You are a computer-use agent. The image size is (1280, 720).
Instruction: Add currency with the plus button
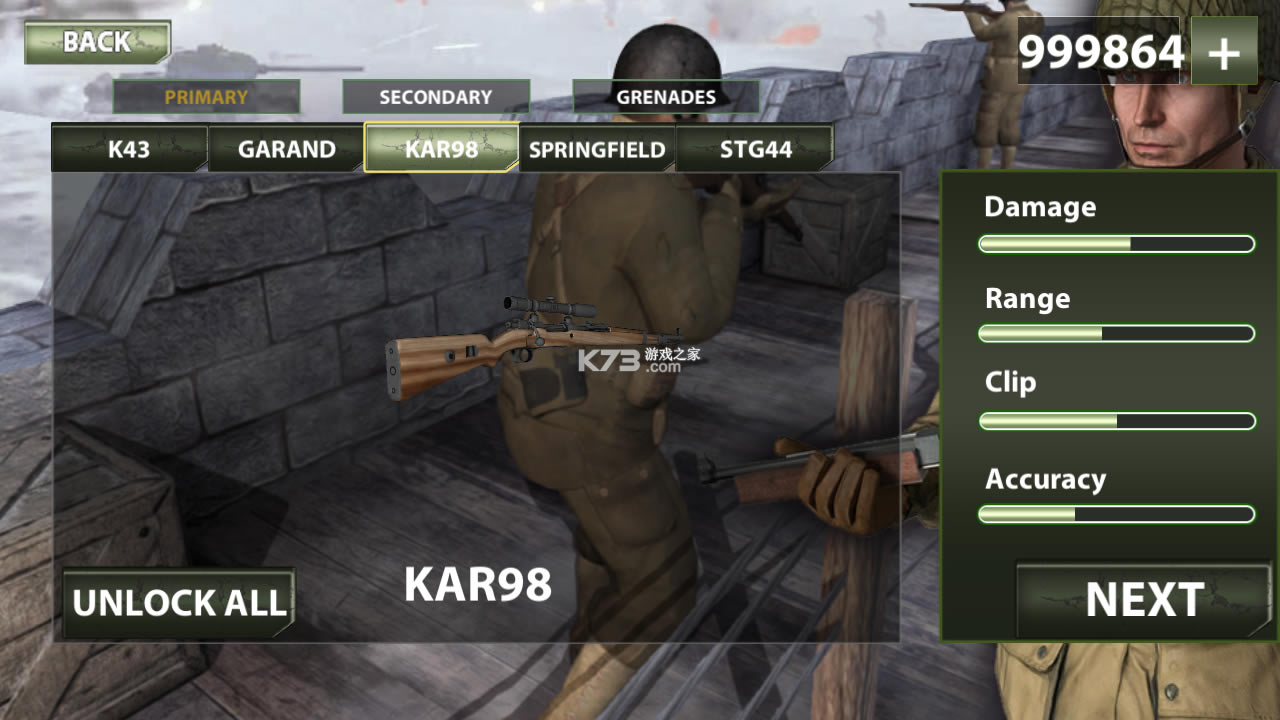(1224, 53)
